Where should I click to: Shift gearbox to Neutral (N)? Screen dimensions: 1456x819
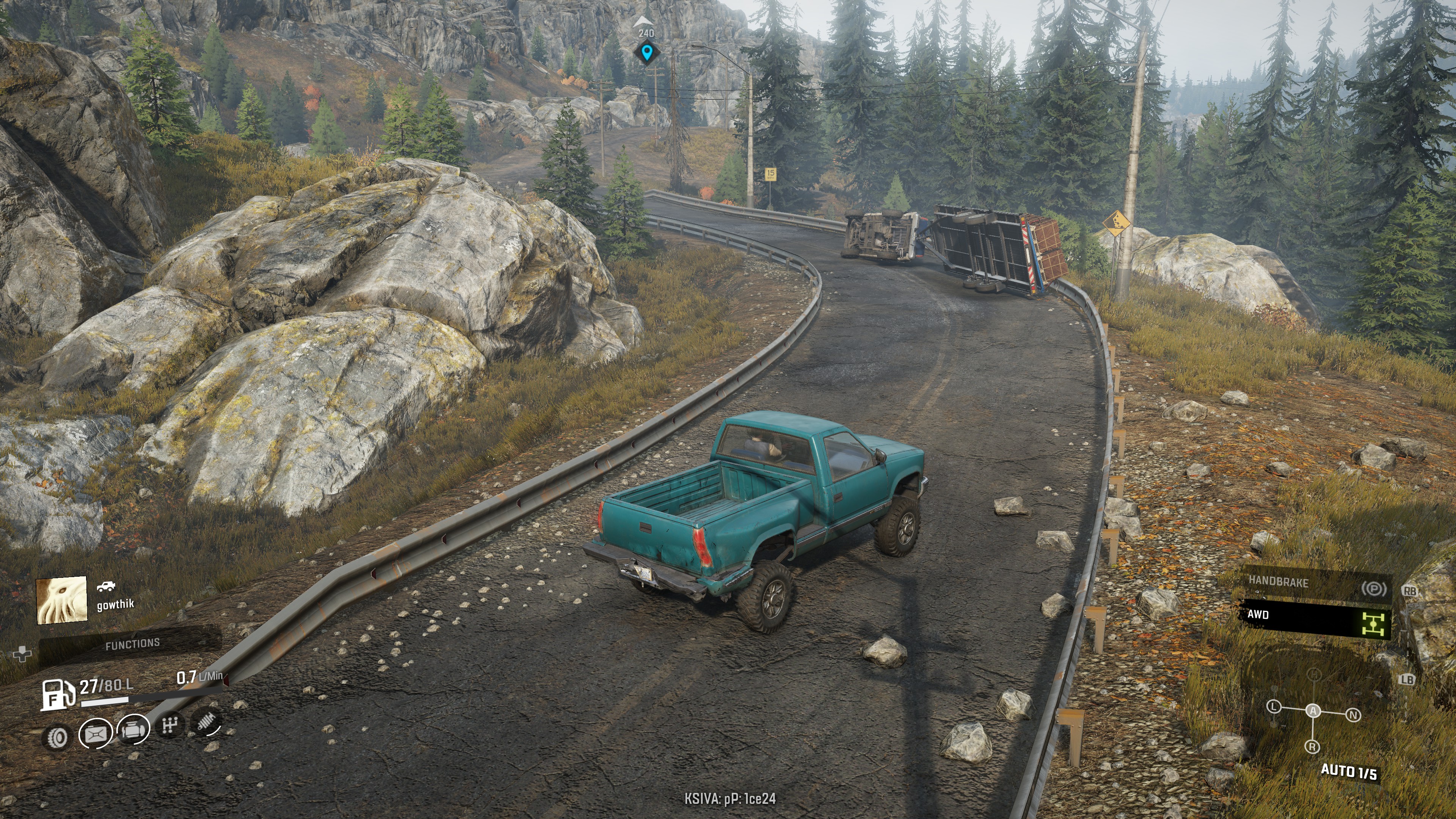coord(1353,715)
